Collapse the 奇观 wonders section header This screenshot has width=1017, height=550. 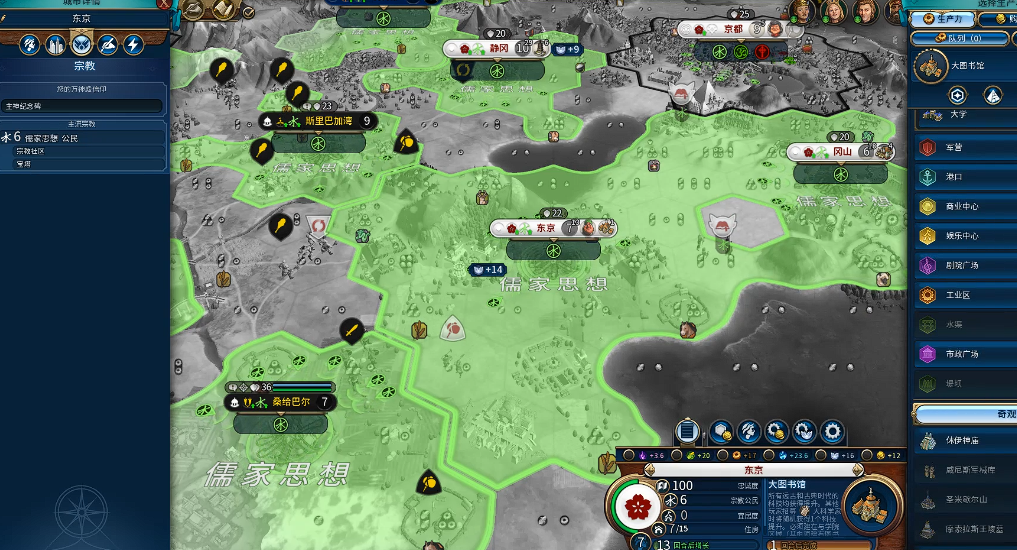coord(965,414)
